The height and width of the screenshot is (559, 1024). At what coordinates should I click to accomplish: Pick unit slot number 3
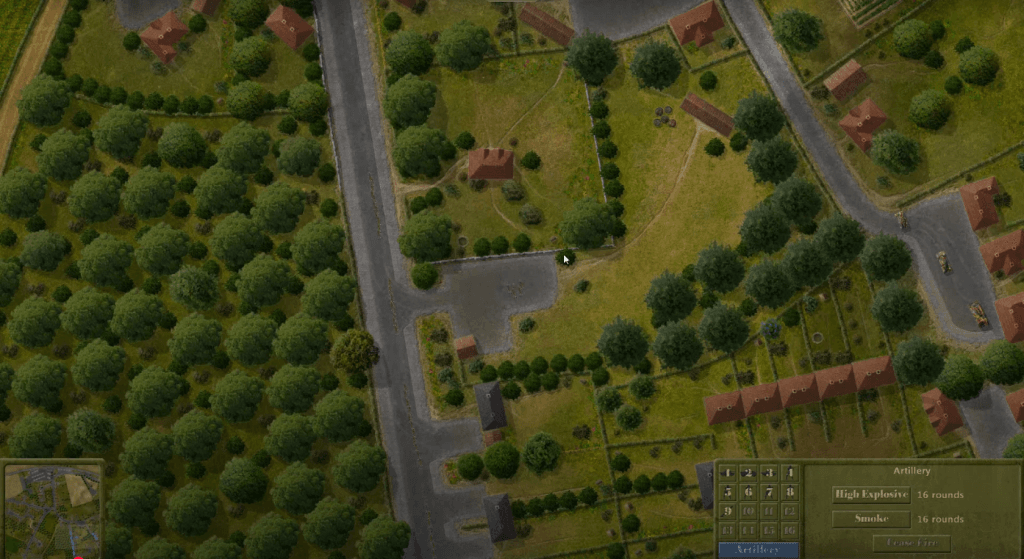(770, 473)
